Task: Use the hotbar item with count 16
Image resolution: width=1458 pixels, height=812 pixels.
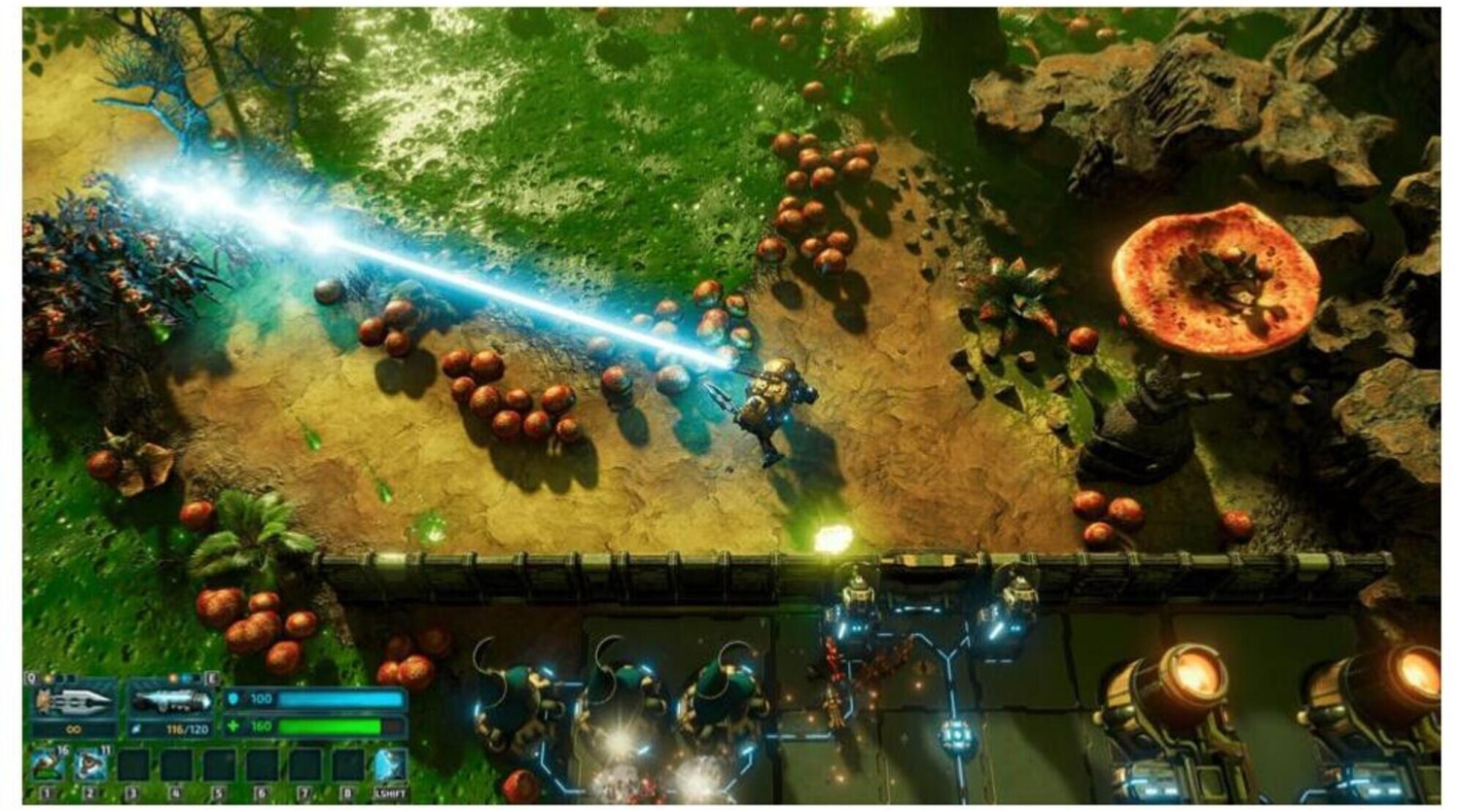Action: pos(47,765)
